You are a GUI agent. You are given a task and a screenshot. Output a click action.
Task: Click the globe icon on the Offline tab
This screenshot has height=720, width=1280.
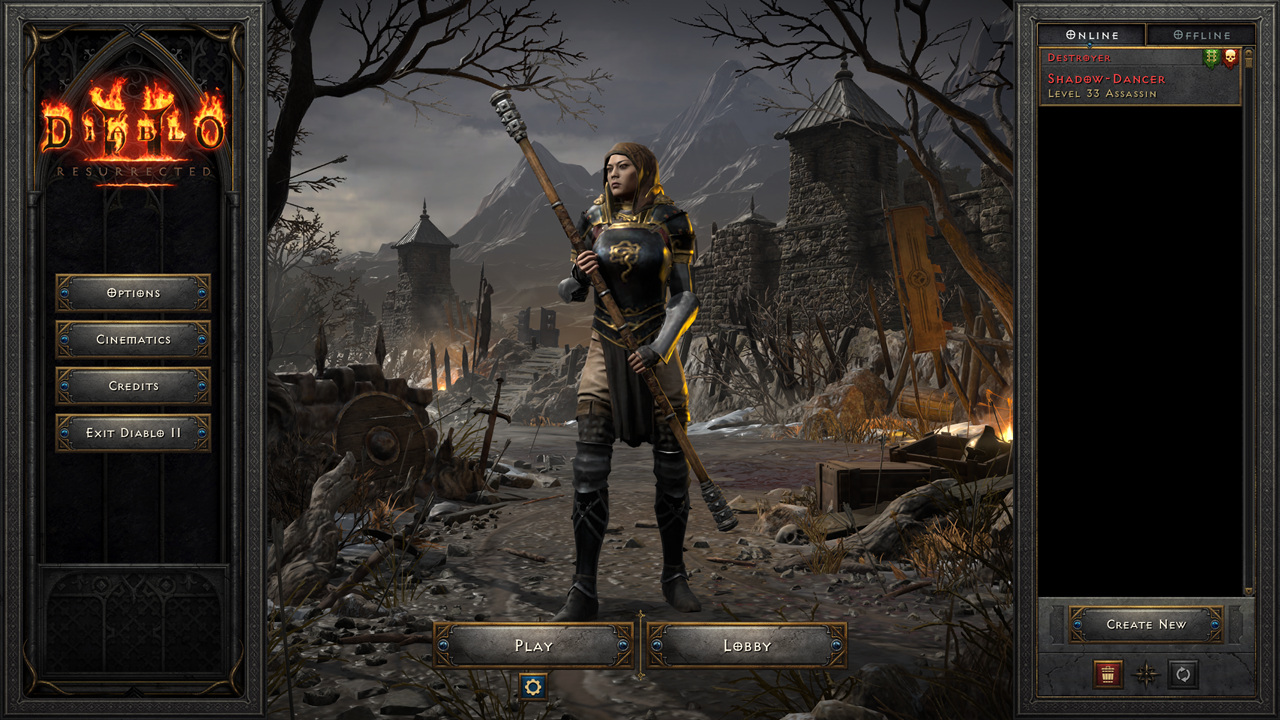(x=1177, y=35)
